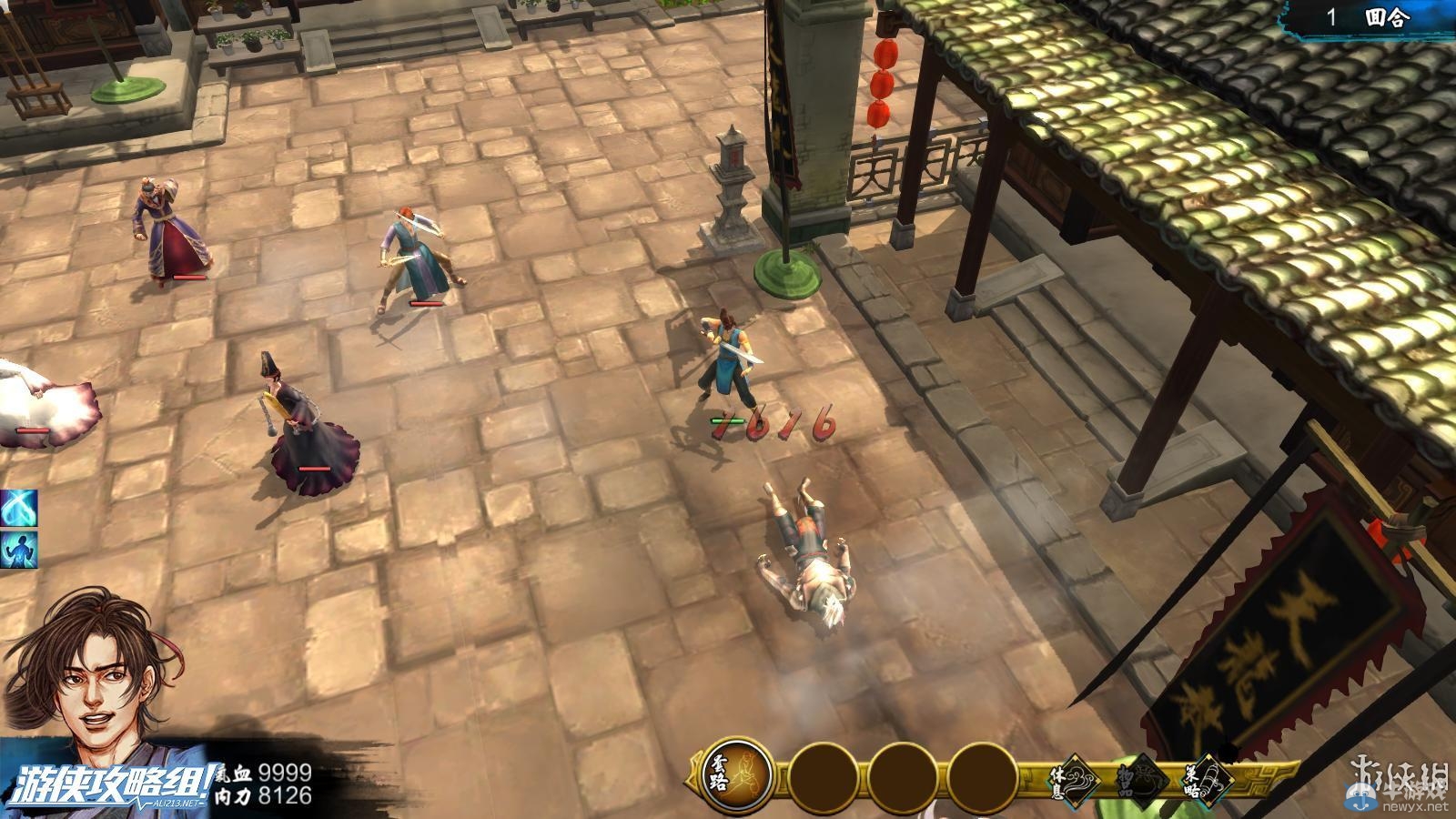The width and height of the screenshot is (1456, 819).
Task: Click the crossed blue slashes buff icon
Action: click(x=18, y=507)
